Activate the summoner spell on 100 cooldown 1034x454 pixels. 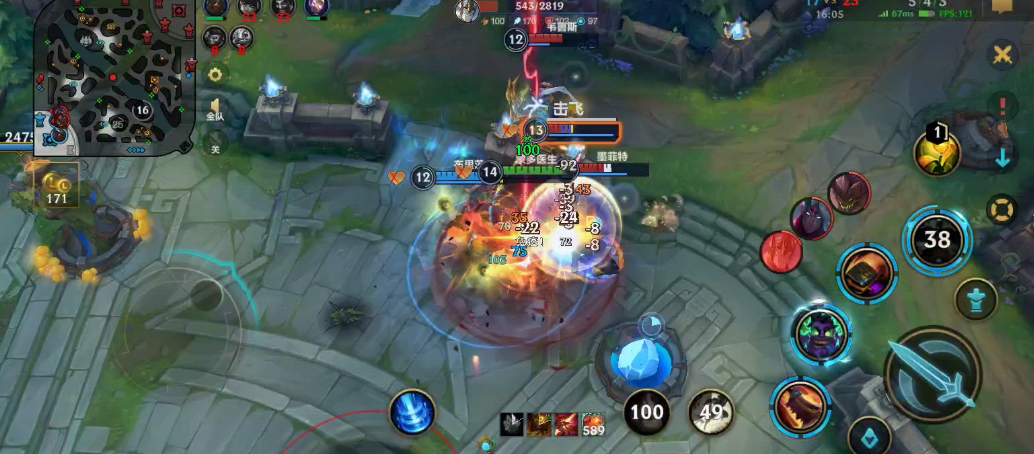647,411
